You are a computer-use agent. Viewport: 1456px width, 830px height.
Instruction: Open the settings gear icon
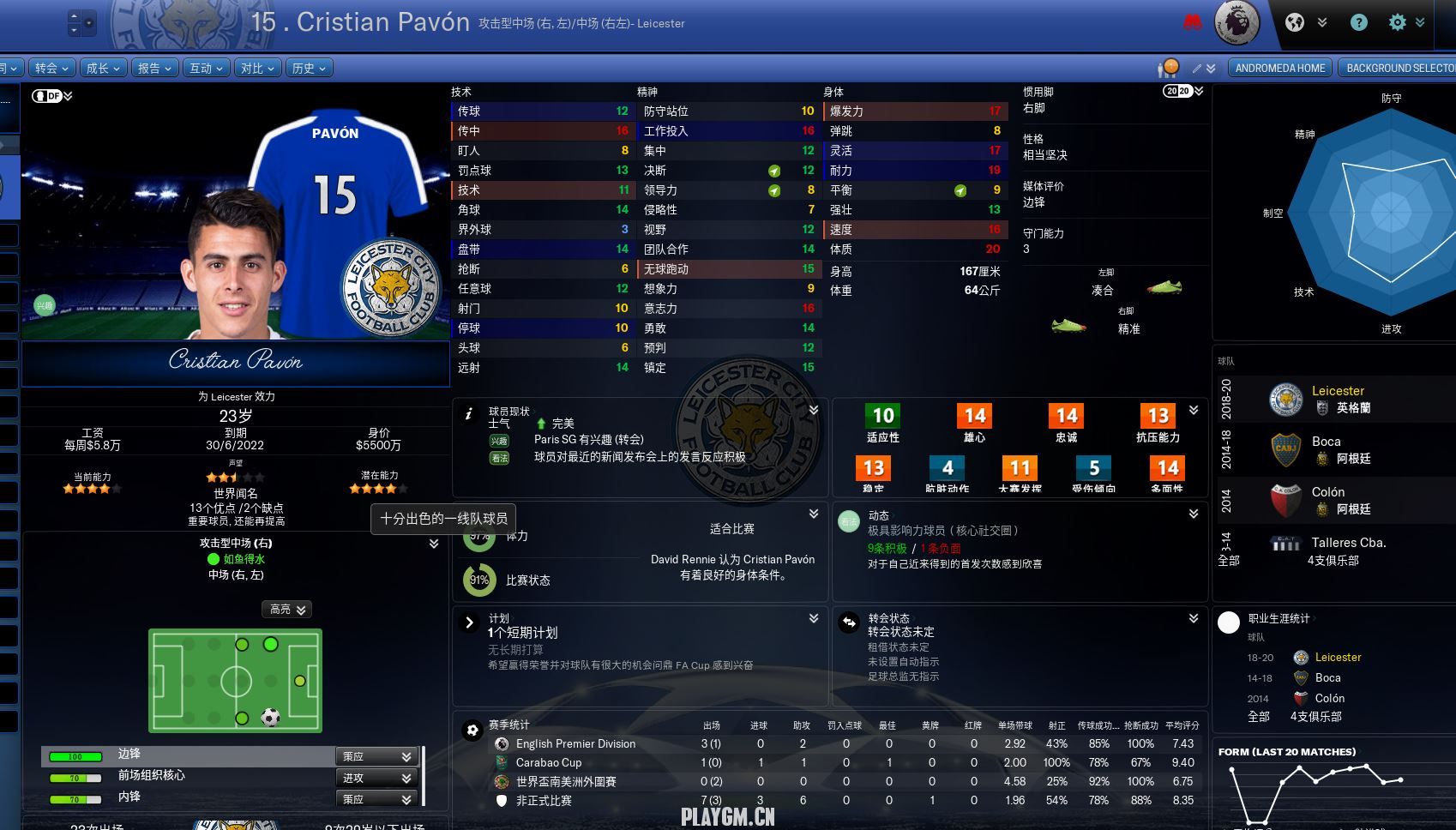pos(1398,23)
